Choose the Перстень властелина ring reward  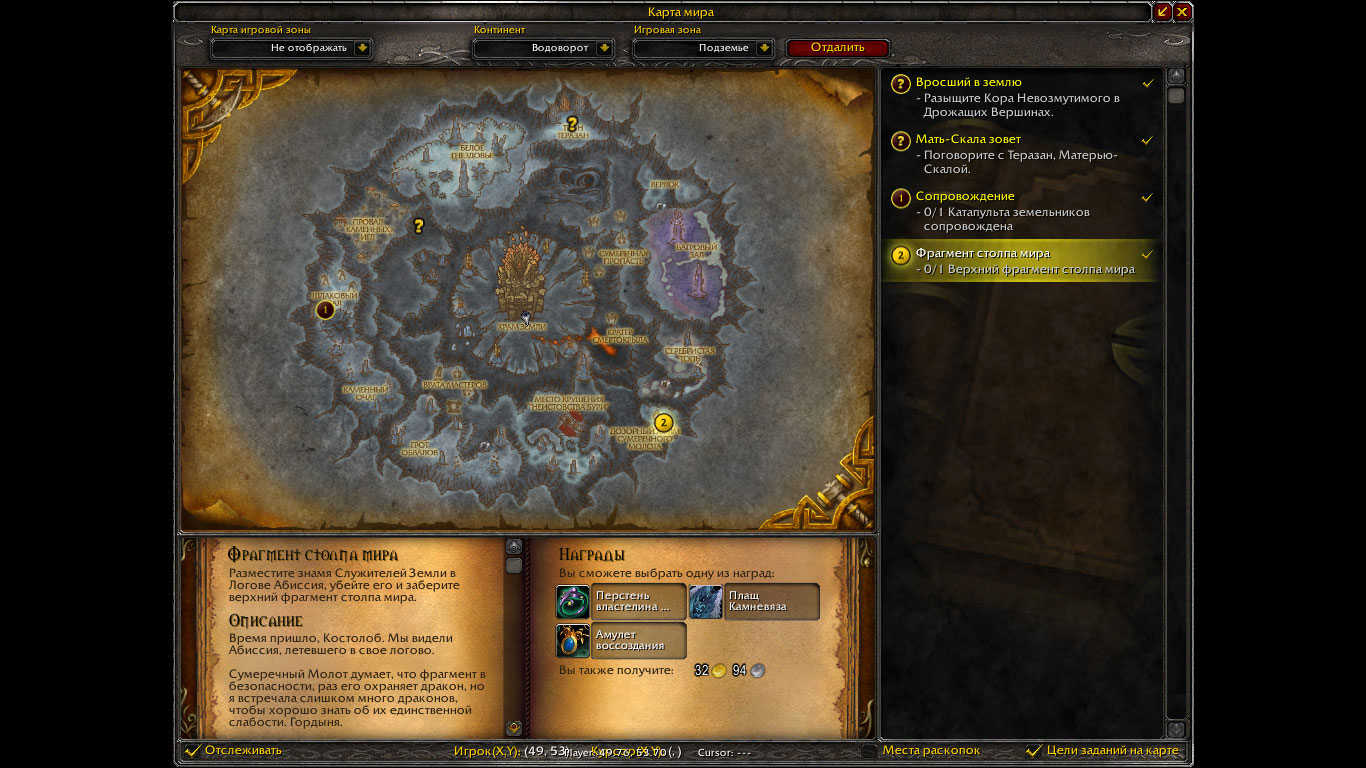(x=620, y=602)
